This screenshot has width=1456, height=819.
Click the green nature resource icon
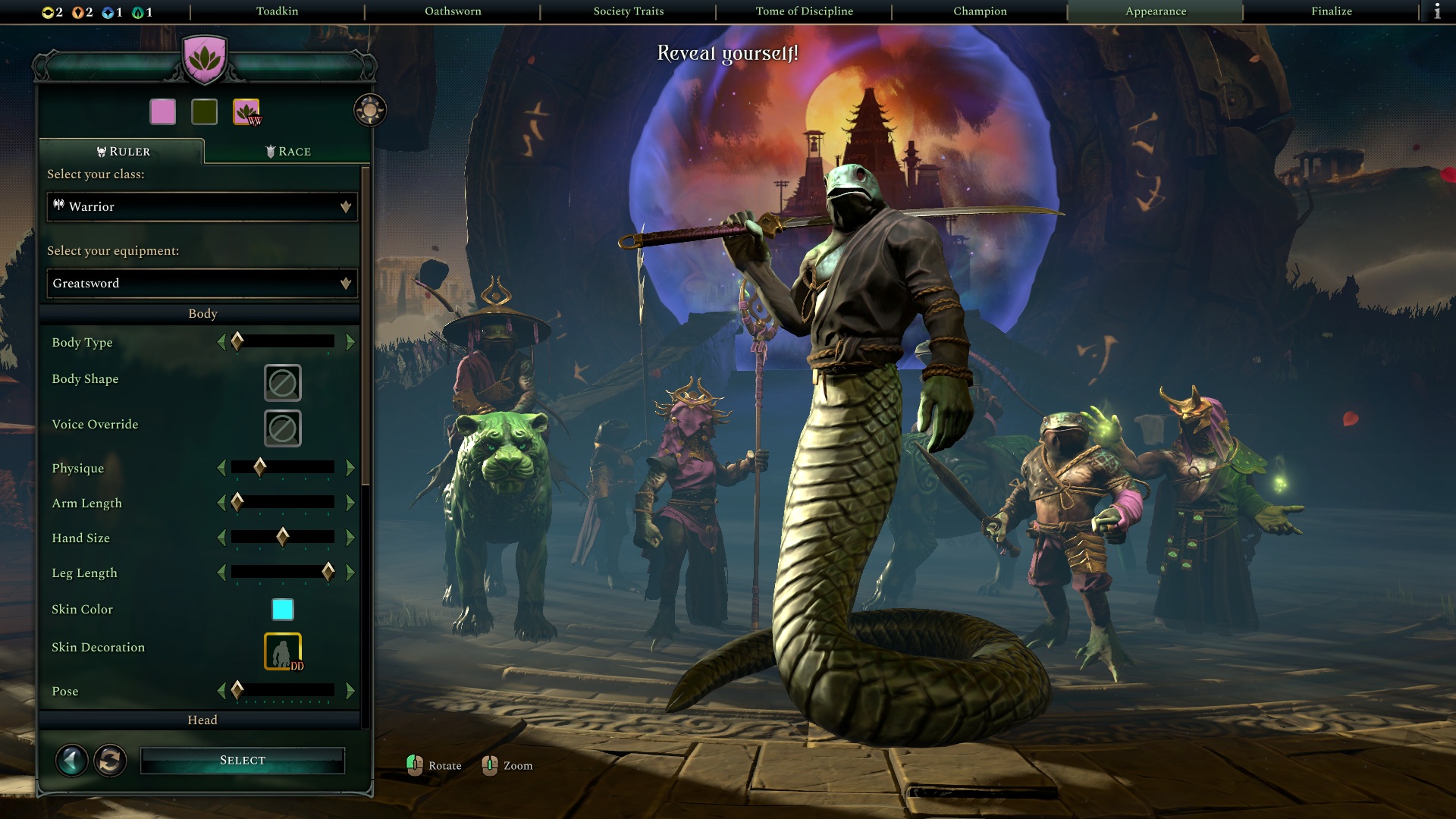pyautogui.click(x=136, y=13)
